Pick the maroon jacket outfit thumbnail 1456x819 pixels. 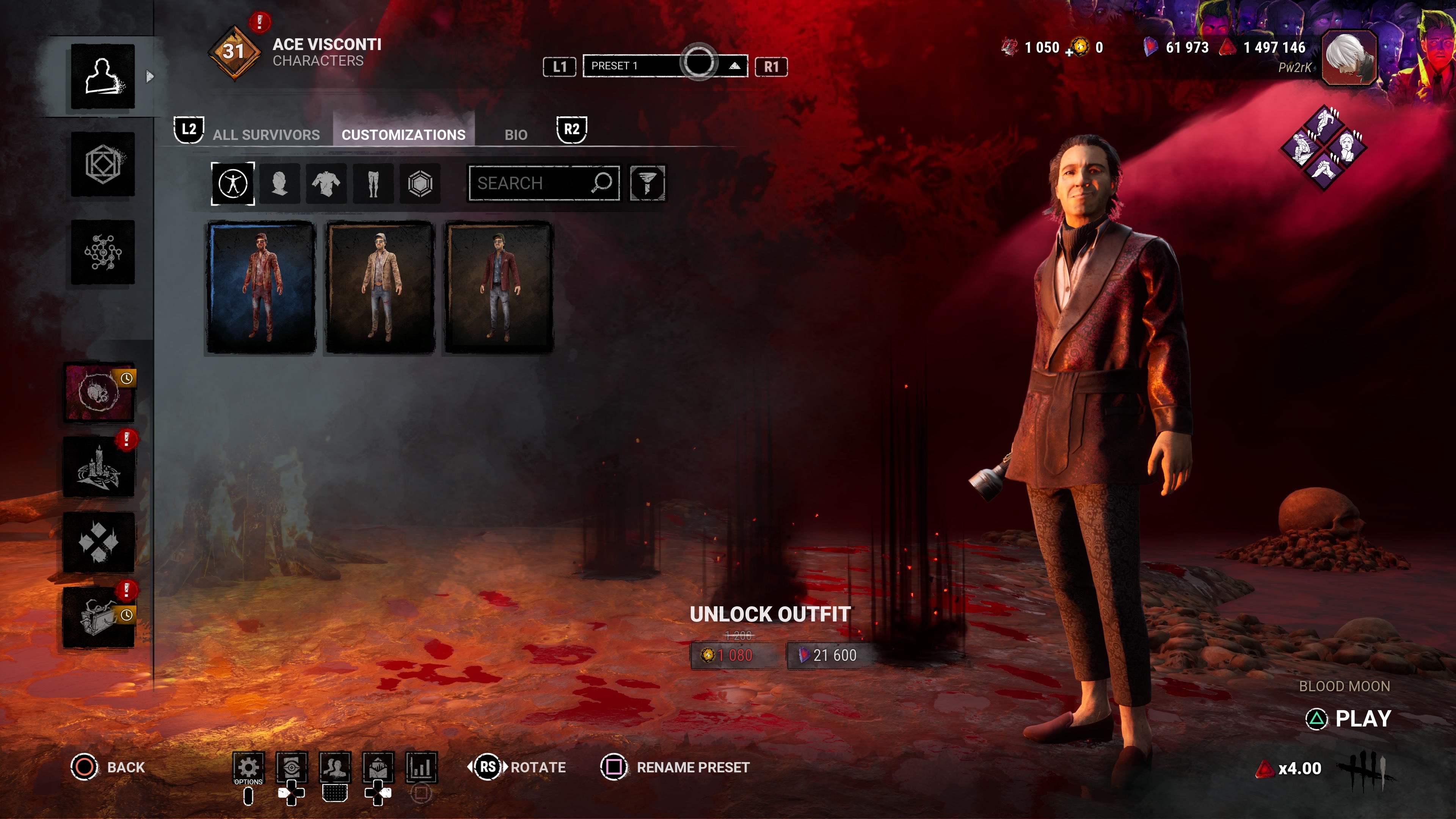pos(499,287)
